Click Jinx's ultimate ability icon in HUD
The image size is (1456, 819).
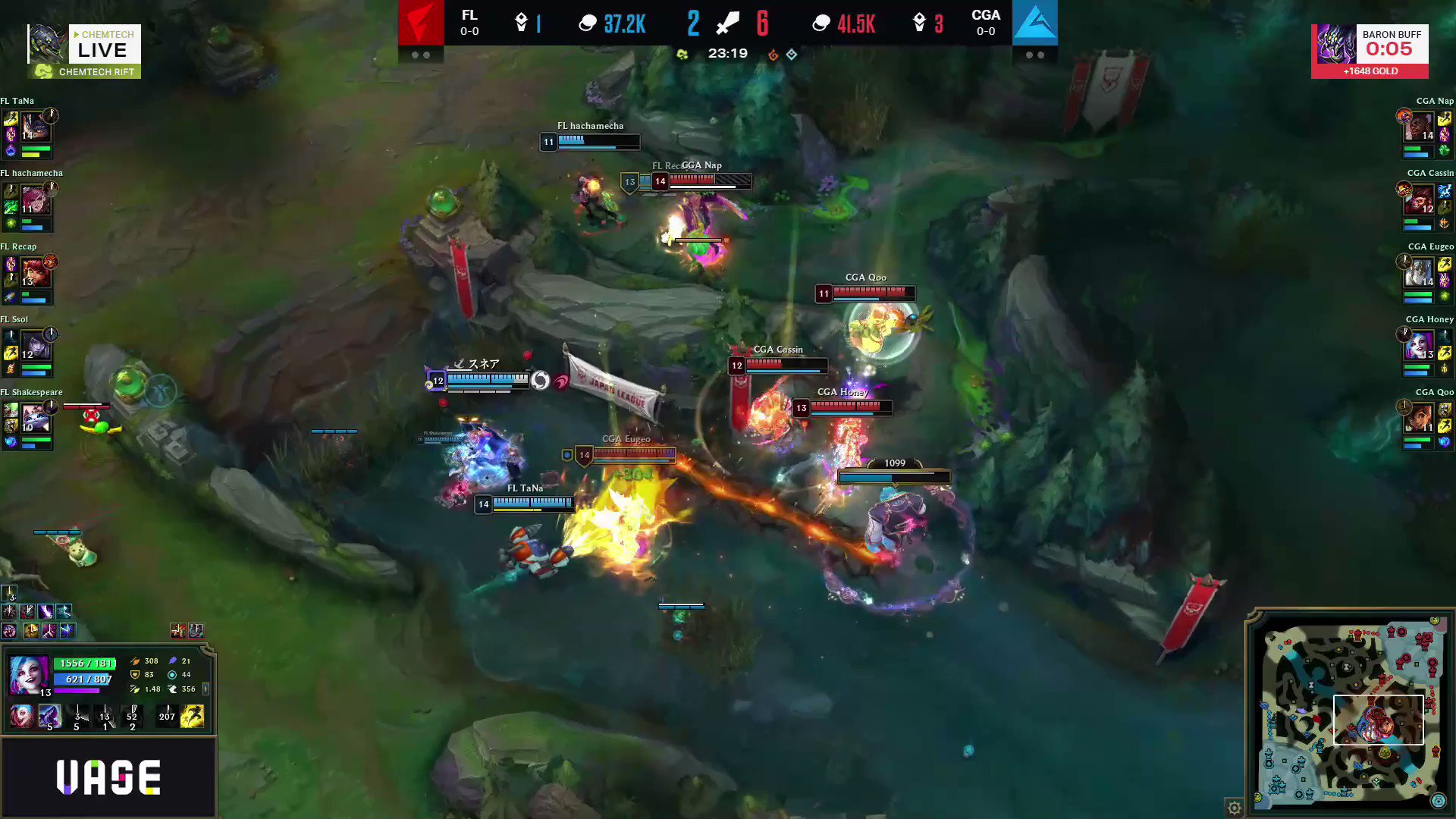(133, 715)
